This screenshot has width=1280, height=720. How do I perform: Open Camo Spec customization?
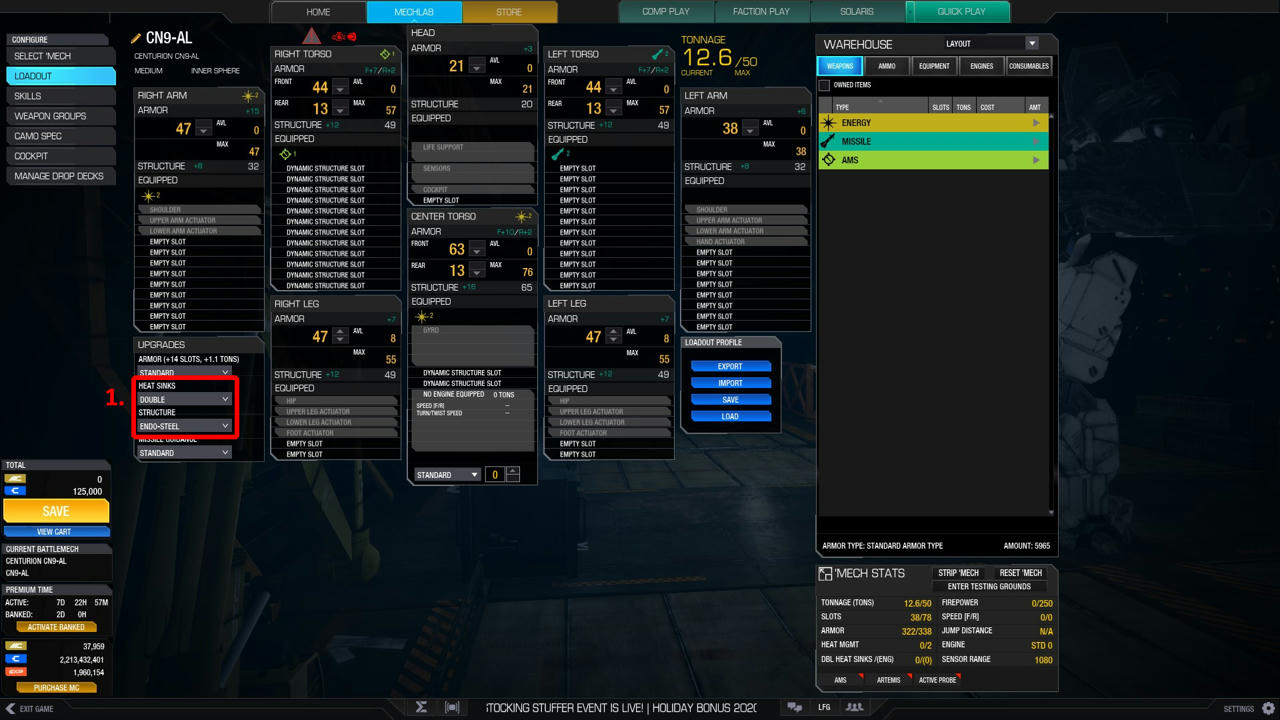(x=60, y=136)
